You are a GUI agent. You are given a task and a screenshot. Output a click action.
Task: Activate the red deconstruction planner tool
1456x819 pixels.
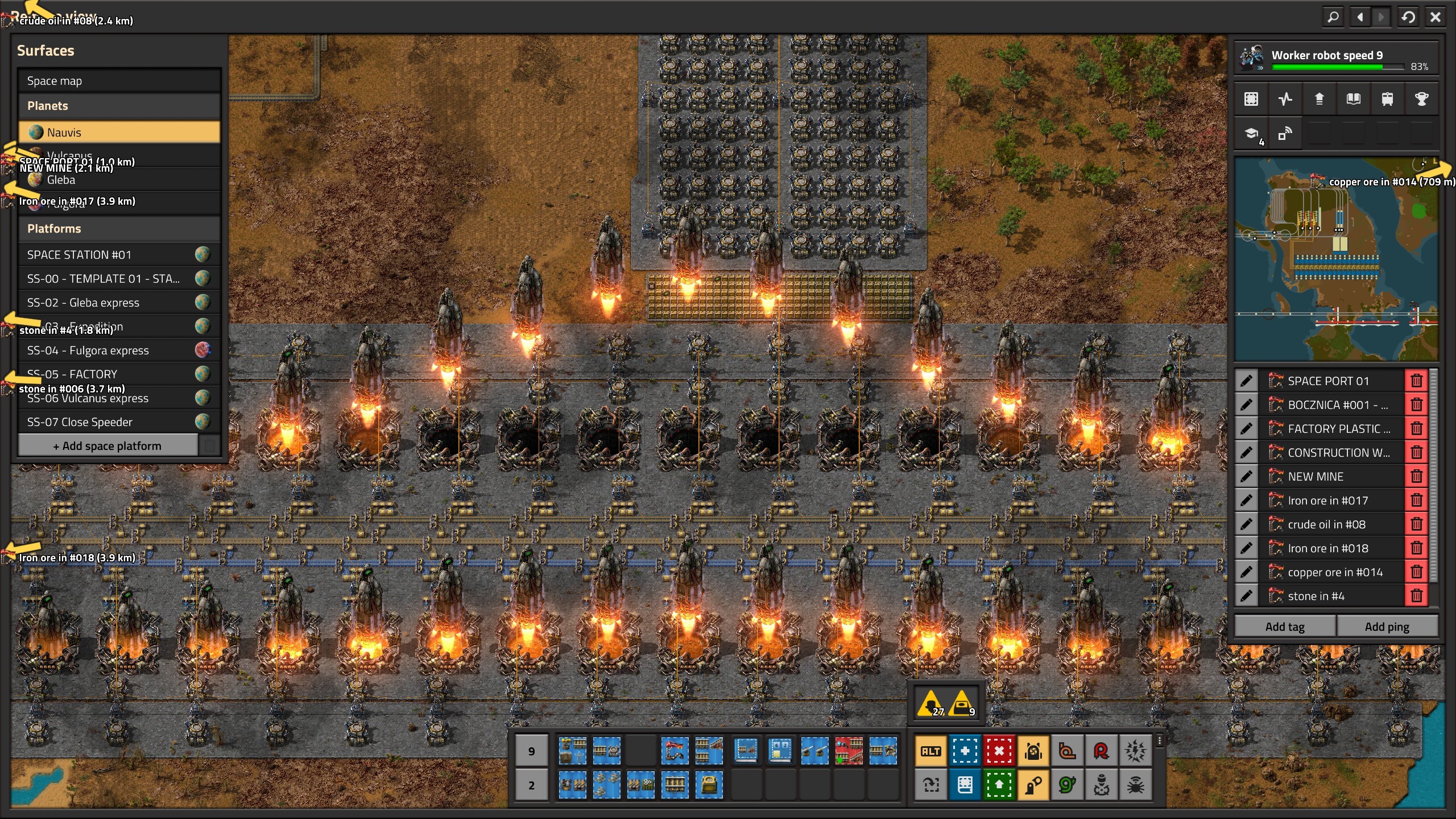(x=999, y=751)
